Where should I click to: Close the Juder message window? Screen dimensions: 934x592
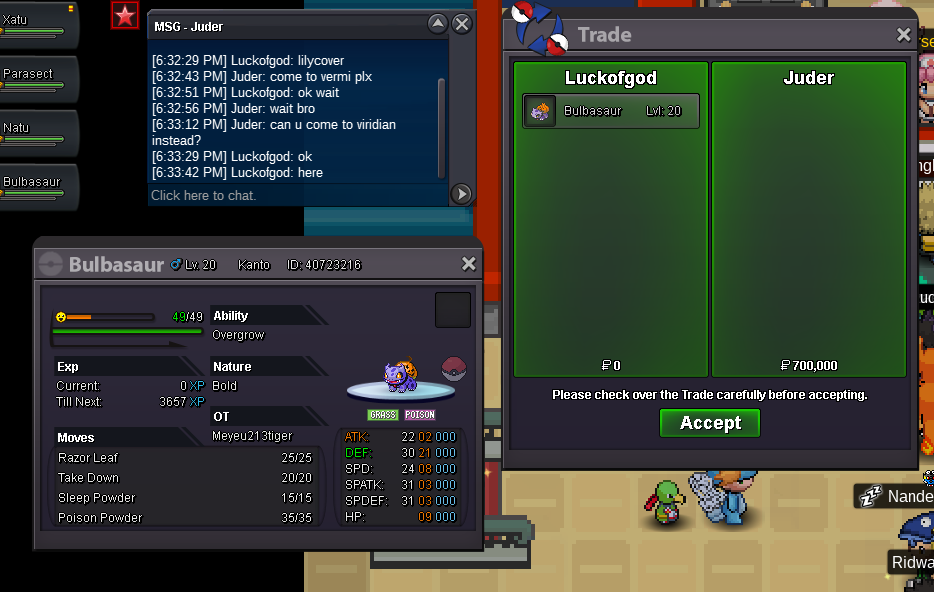click(x=461, y=24)
